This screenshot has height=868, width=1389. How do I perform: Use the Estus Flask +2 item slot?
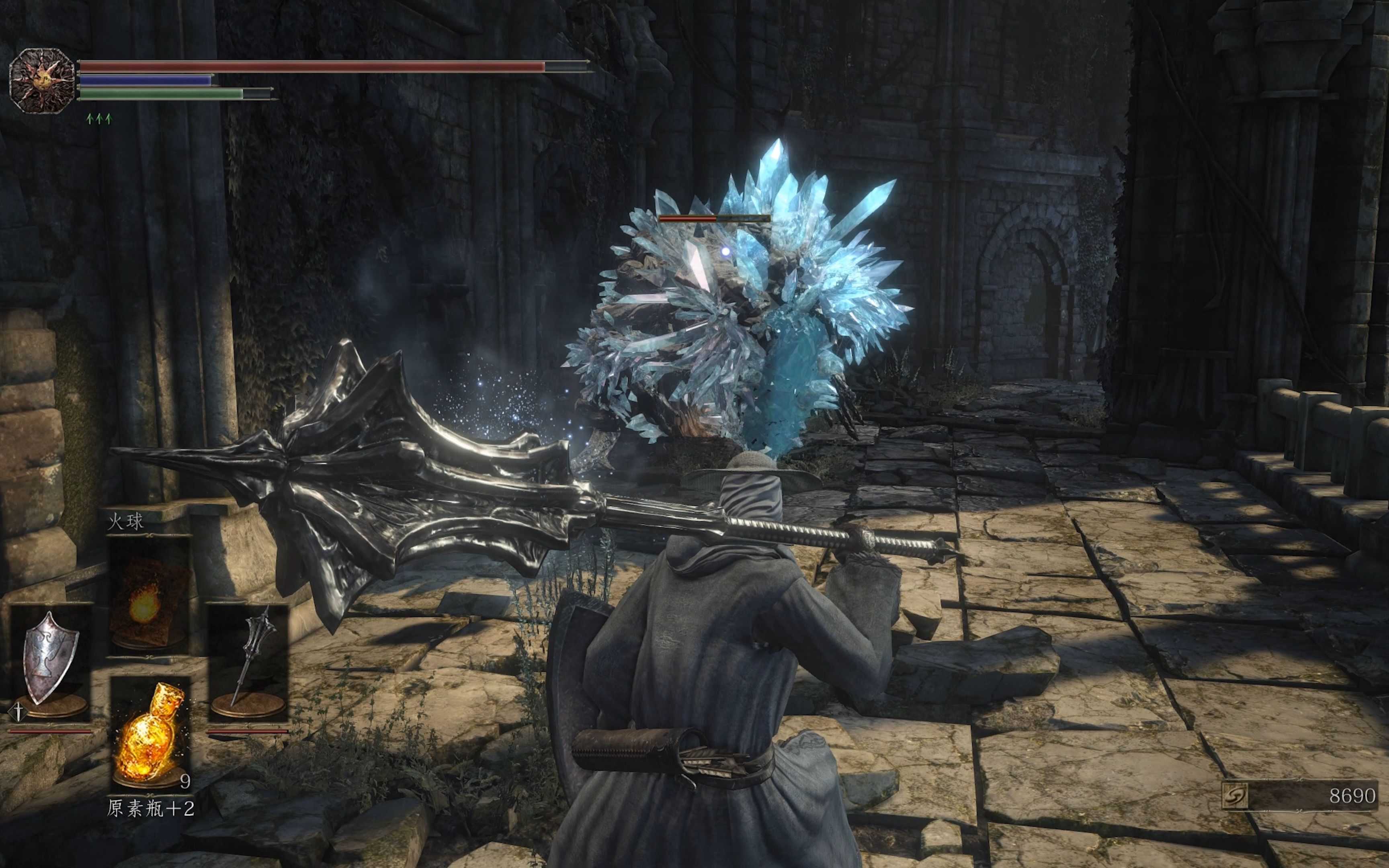point(150,733)
